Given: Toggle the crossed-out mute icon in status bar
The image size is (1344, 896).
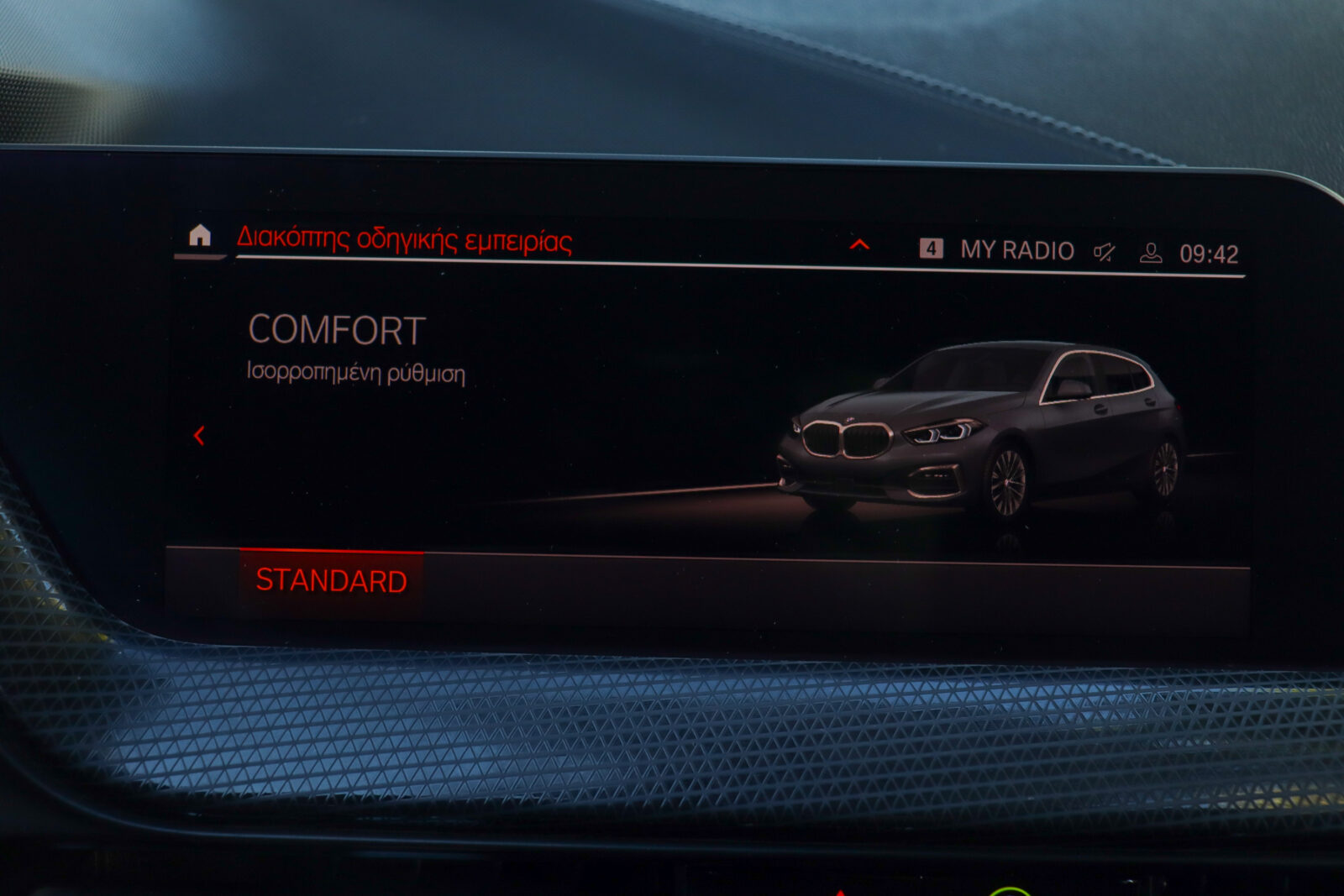Looking at the screenshot, I should tap(1104, 252).
